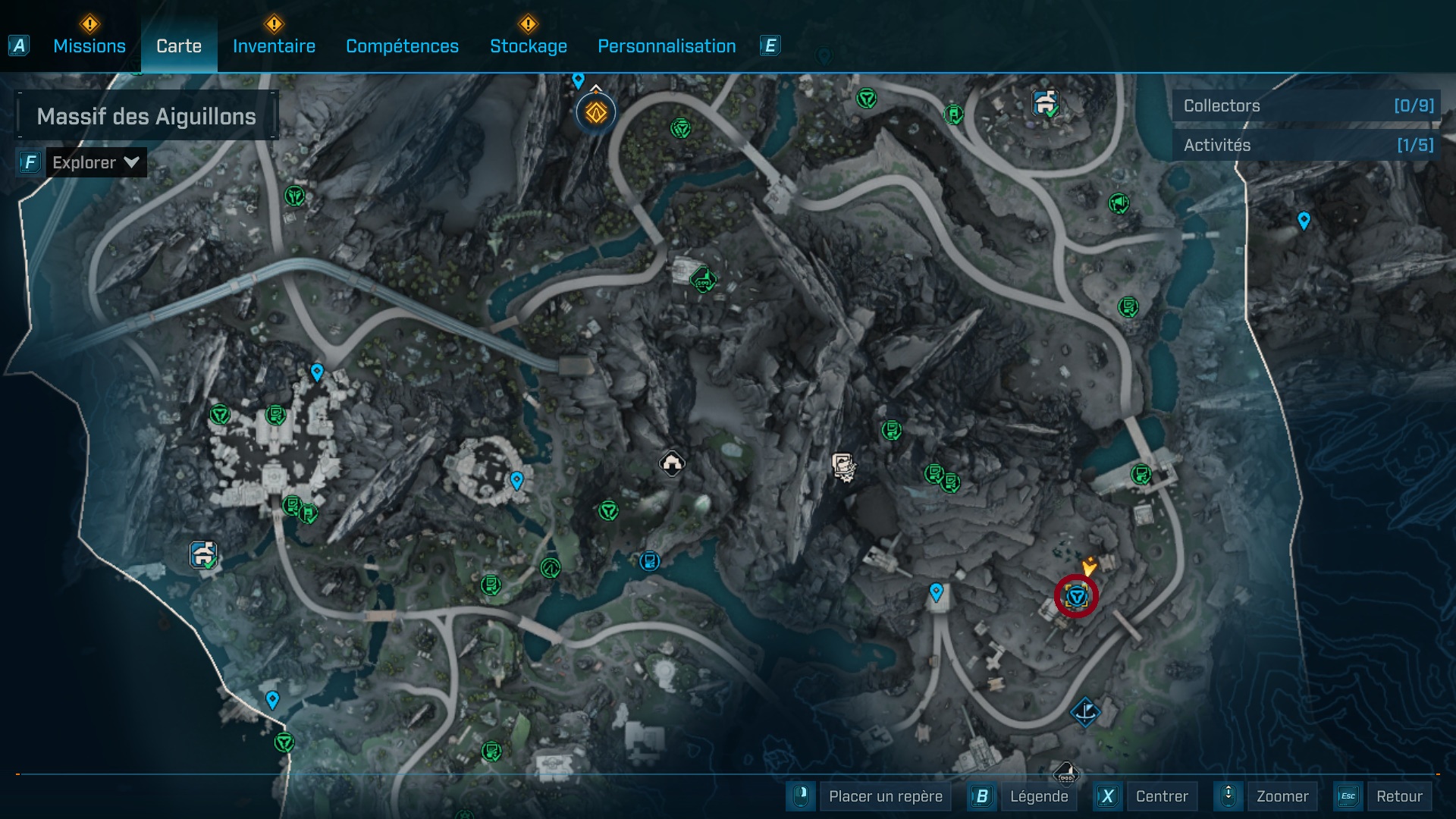This screenshot has height=819, width=1456.
Task: Click the Retour button
Action: point(1398,796)
